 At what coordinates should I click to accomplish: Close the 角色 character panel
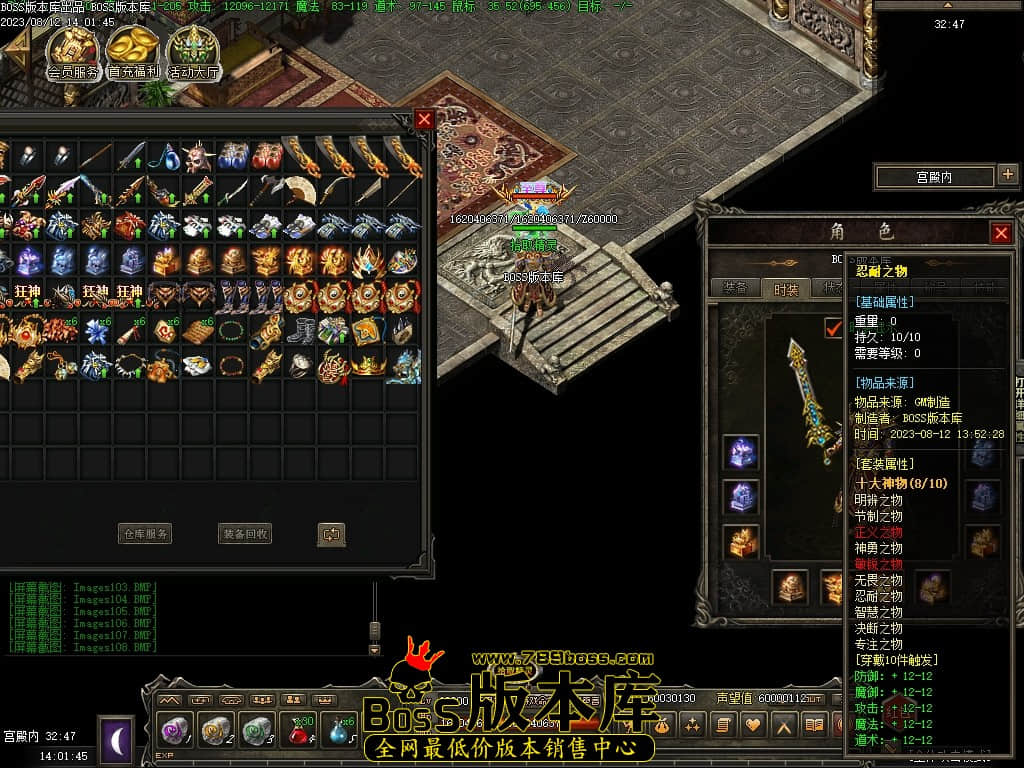point(1000,233)
